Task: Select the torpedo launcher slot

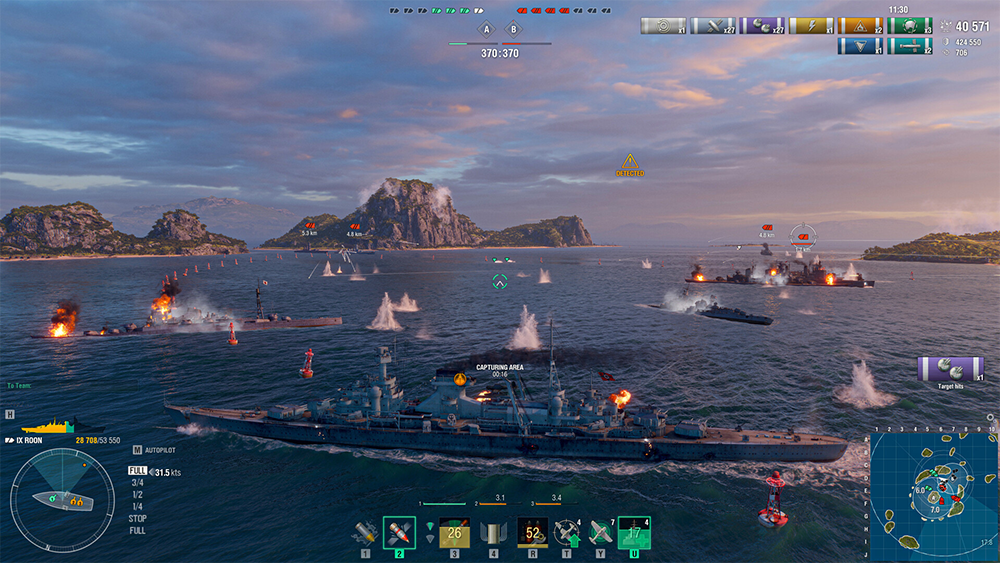Action: tap(454, 532)
